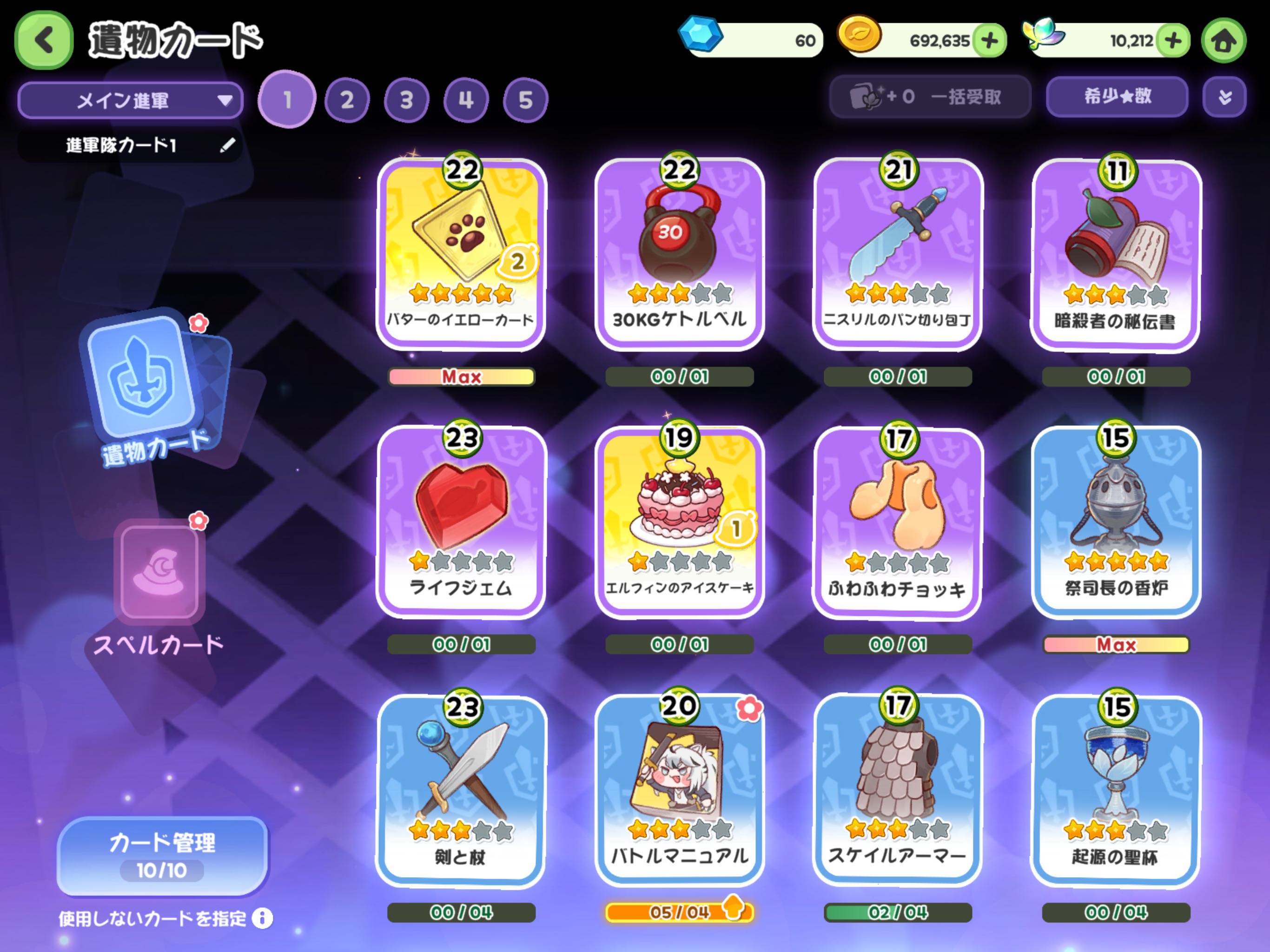
Task: Edit the 進軍隊カード1 name with pencil
Action: pos(227,145)
